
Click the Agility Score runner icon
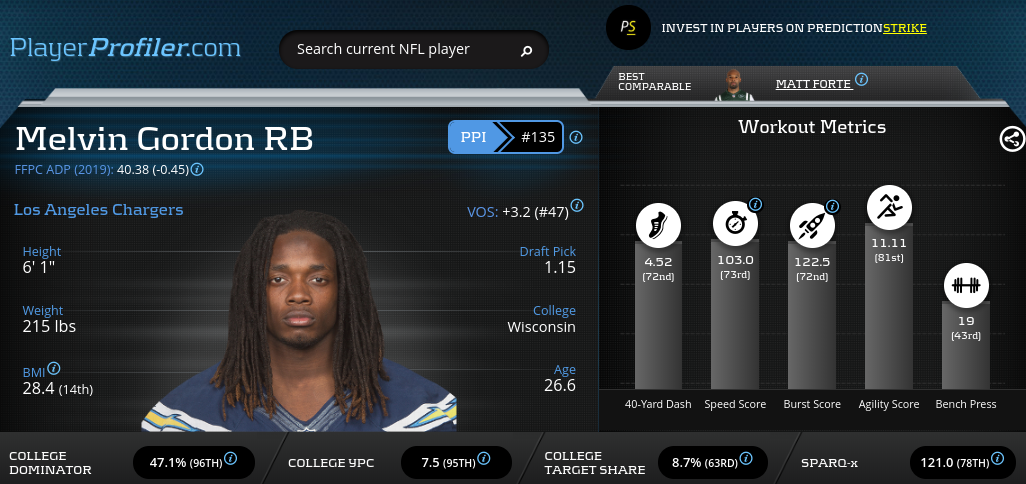pos(887,206)
